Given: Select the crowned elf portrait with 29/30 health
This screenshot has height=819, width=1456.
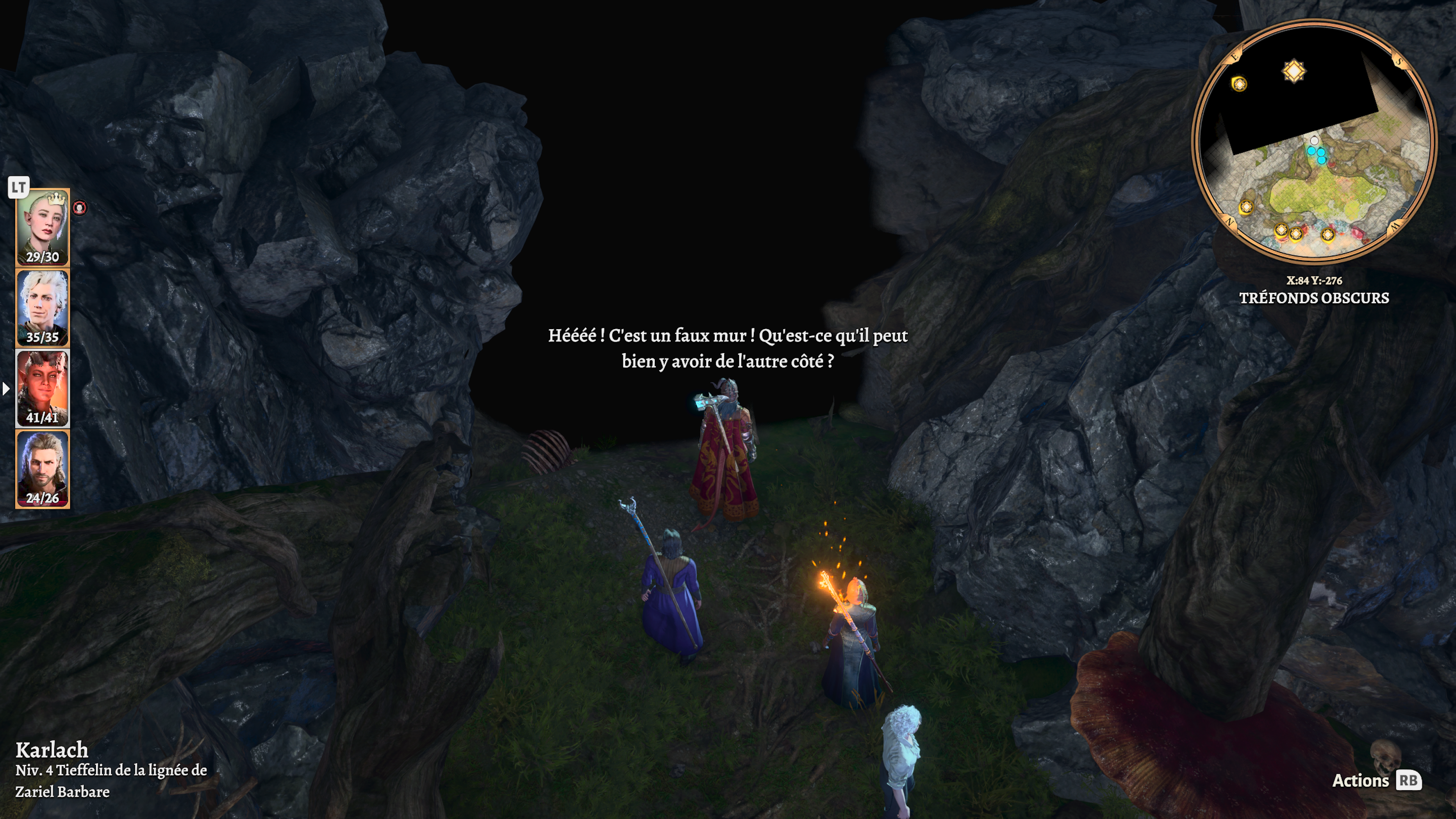Looking at the screenshot, I should (42, 227).
